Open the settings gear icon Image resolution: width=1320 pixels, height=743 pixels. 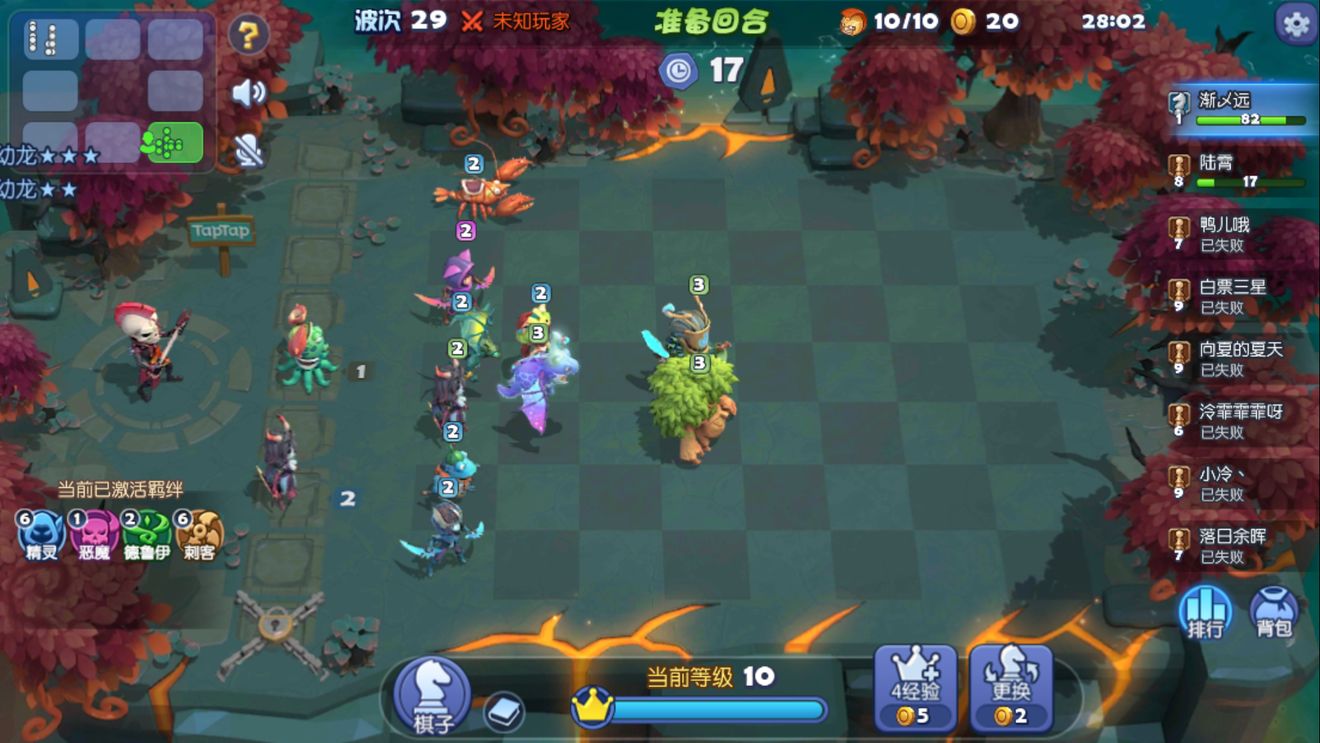1295,24
